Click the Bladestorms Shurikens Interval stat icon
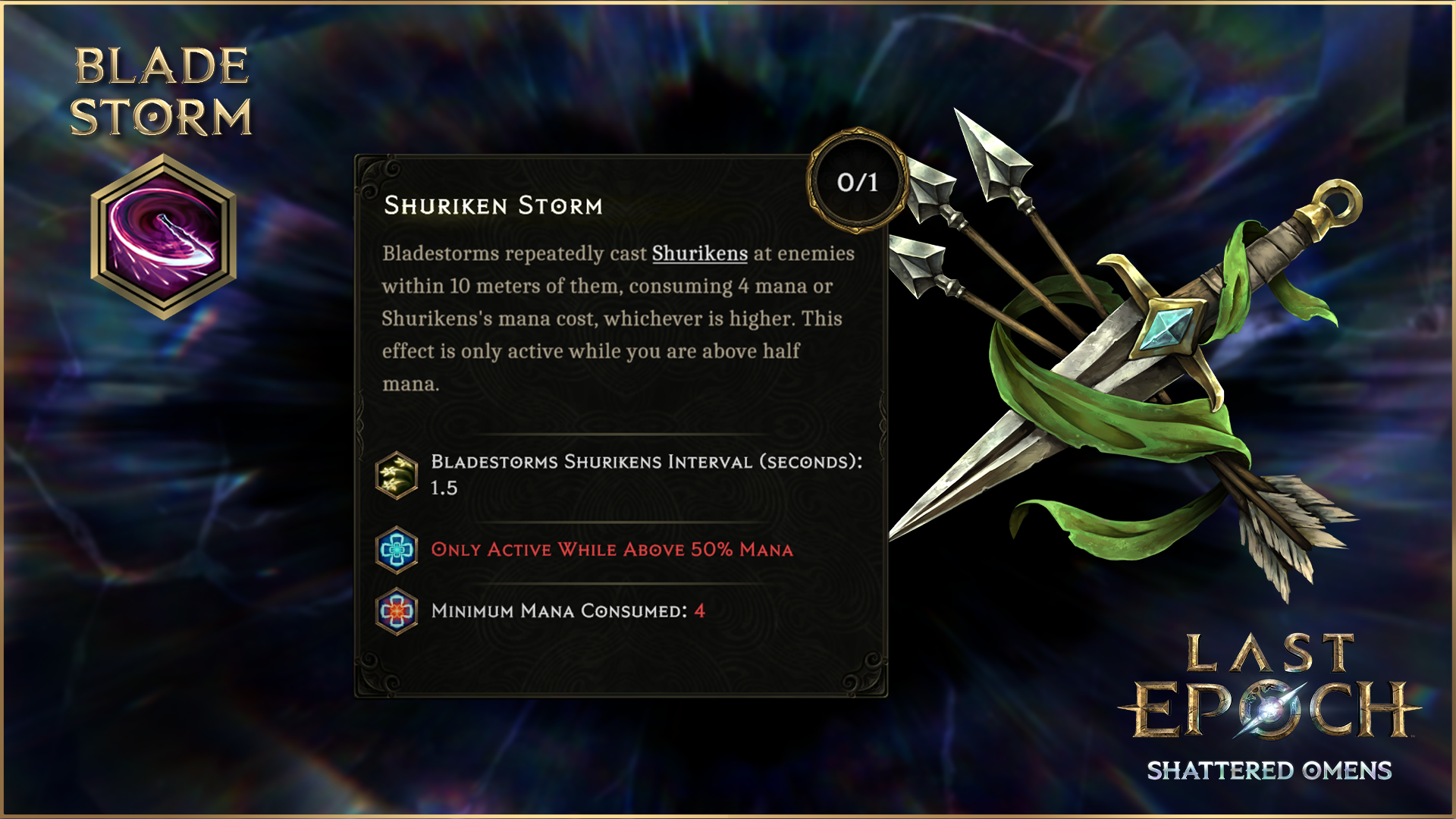Viewport: 1456px width, 819px height. pyautogui.click(x=397, y=475)
